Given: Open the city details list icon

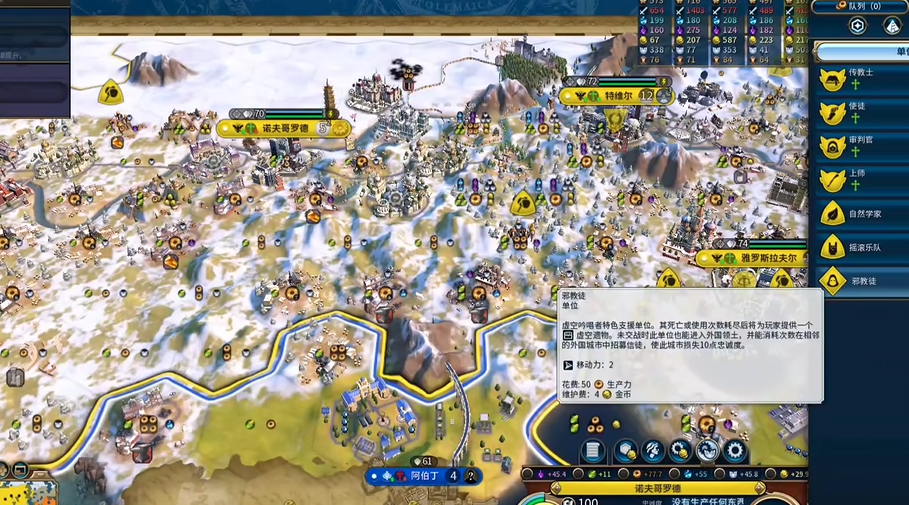Looking at the screenshot, I should click(x=593, y=451).
